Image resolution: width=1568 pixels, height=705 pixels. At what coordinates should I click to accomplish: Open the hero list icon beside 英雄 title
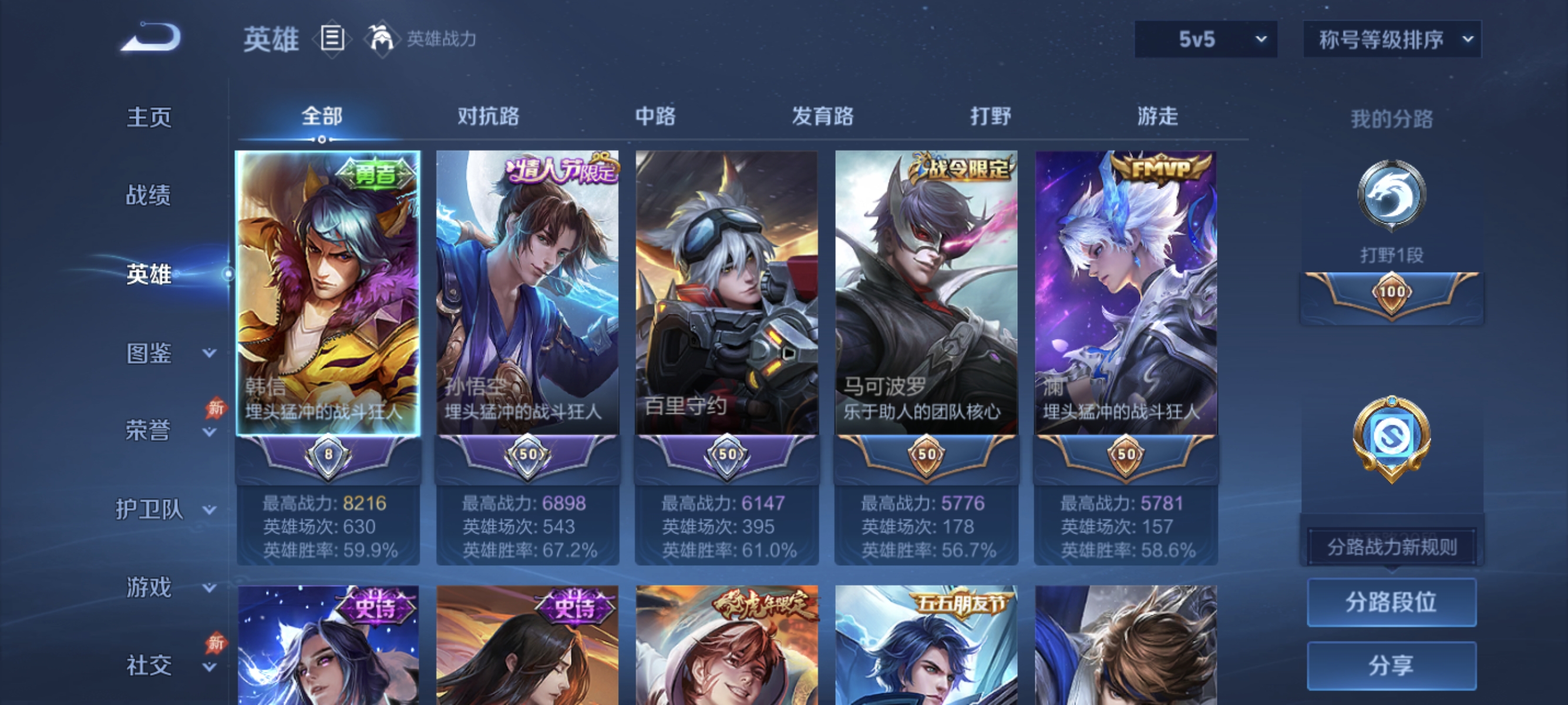pyautogui.click(x=332, y=39)
